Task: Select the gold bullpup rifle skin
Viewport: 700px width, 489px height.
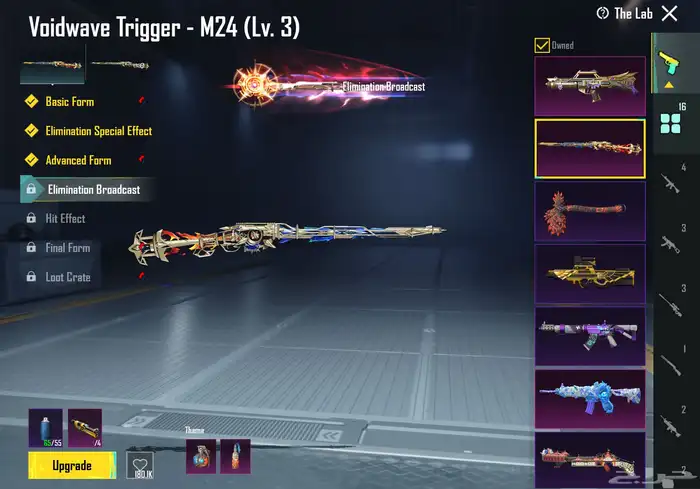Action: point(590,273)
